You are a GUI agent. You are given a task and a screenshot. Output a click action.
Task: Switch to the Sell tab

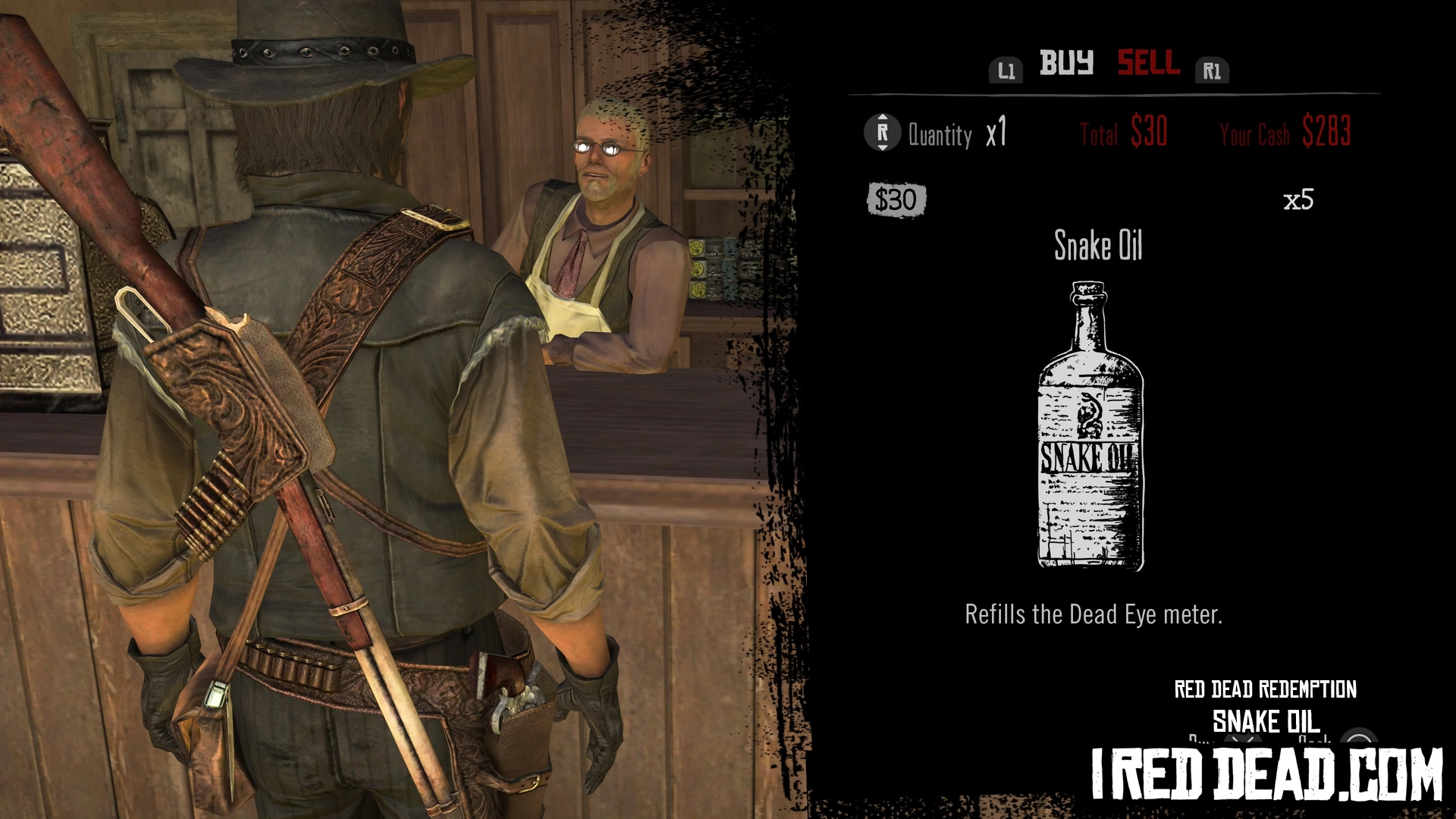pos(1148,63)
